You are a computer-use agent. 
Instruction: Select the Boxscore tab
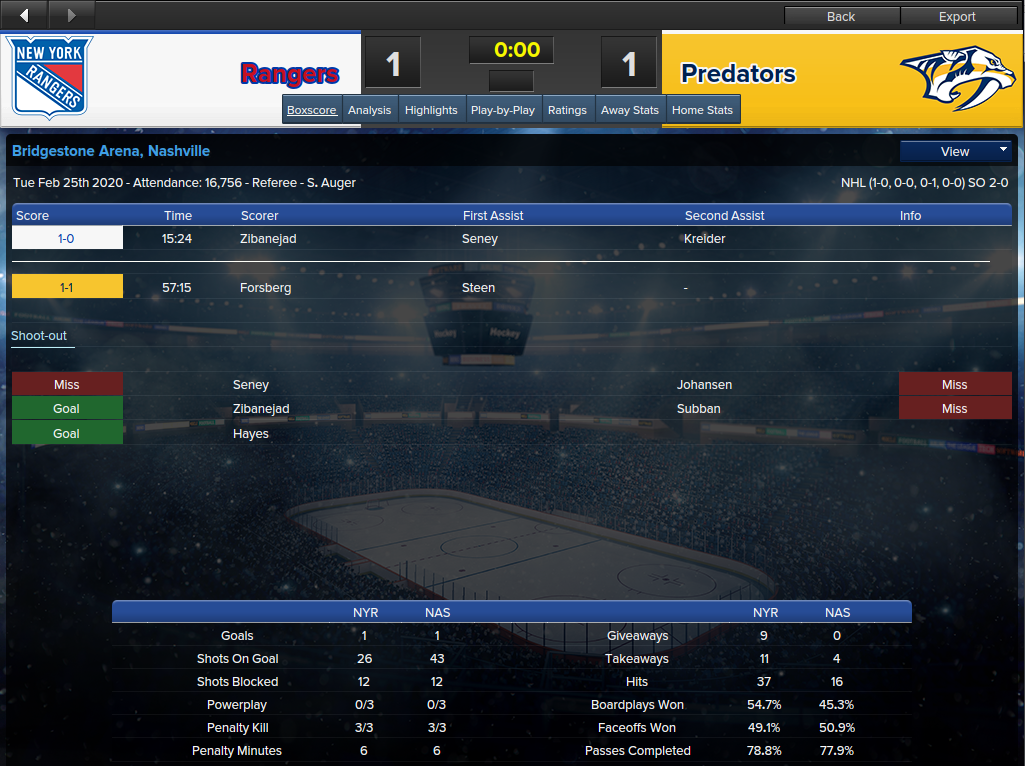pos(312,110)
